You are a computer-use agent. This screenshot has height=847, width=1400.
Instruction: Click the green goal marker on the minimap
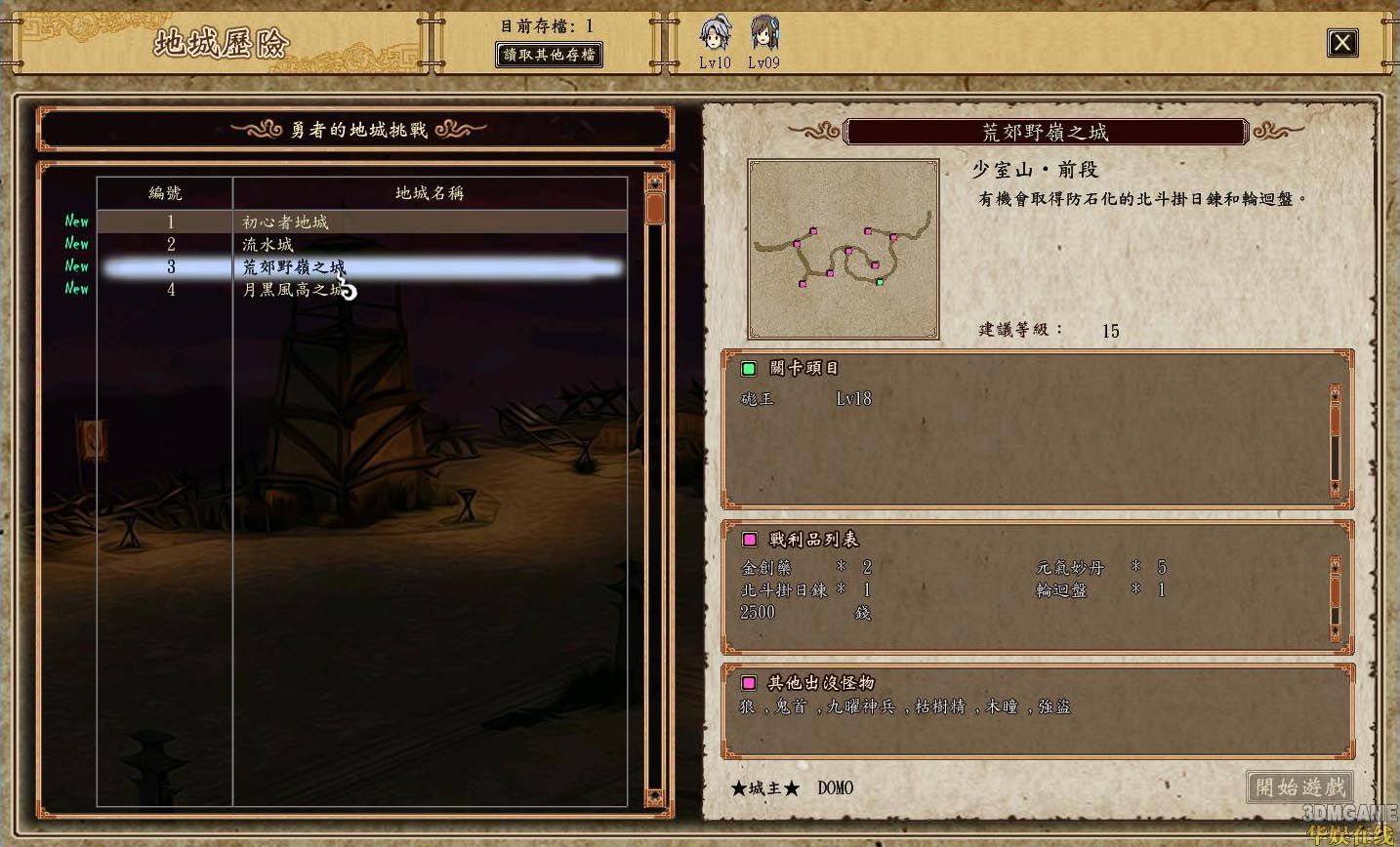point(881,282)
